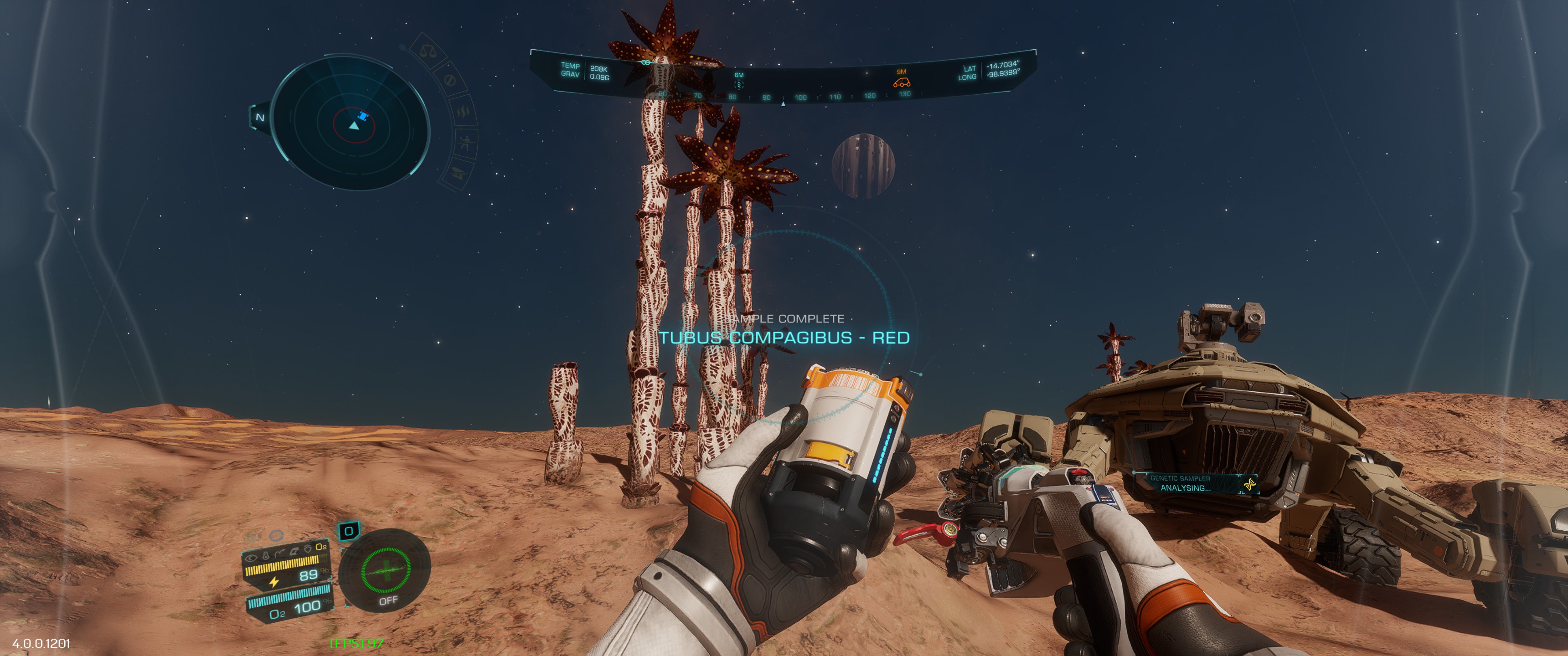Select the orange SRV marker on compass
This screenshot has width=1568, height=656.
click(901, 82)
